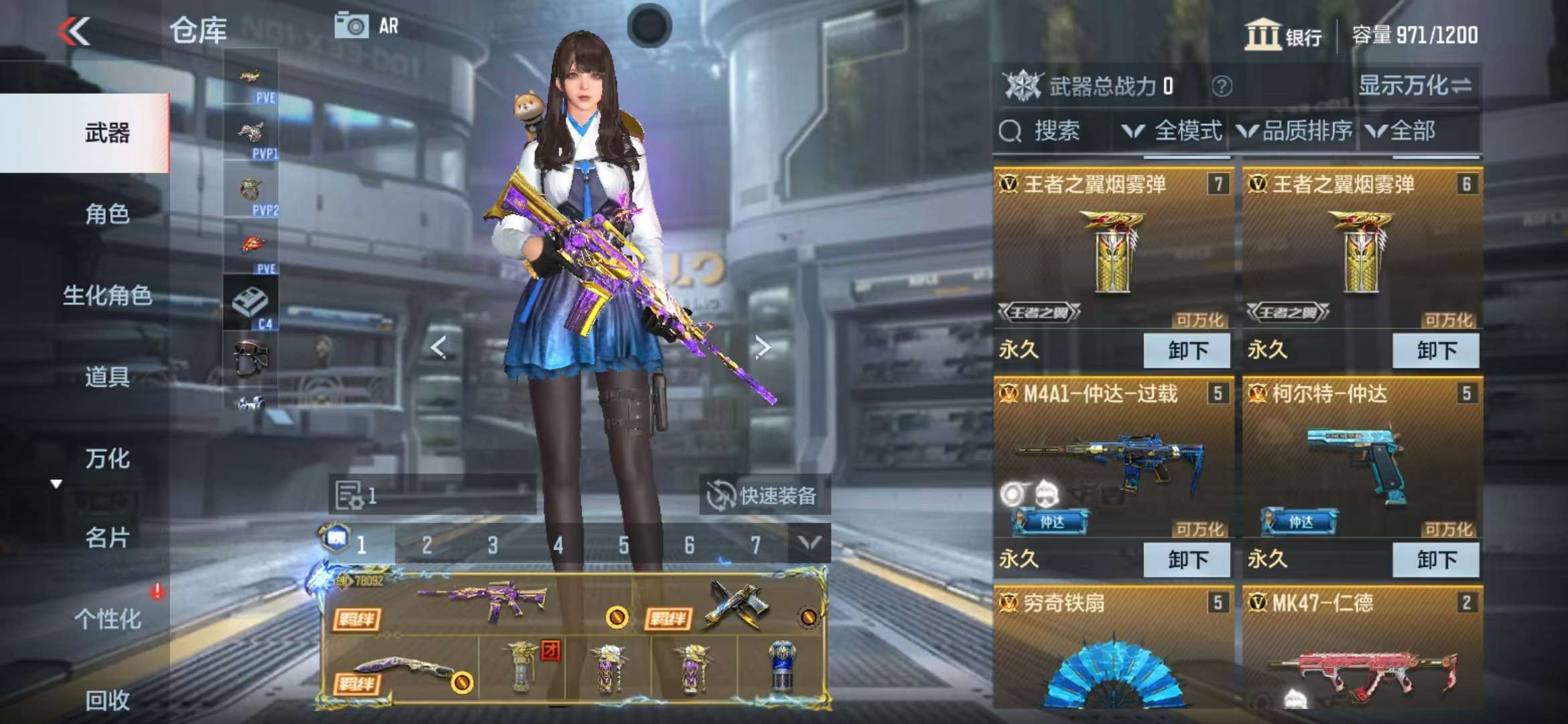Open the 万化 category
This screenshot has height=724, width=1568.
107,459
